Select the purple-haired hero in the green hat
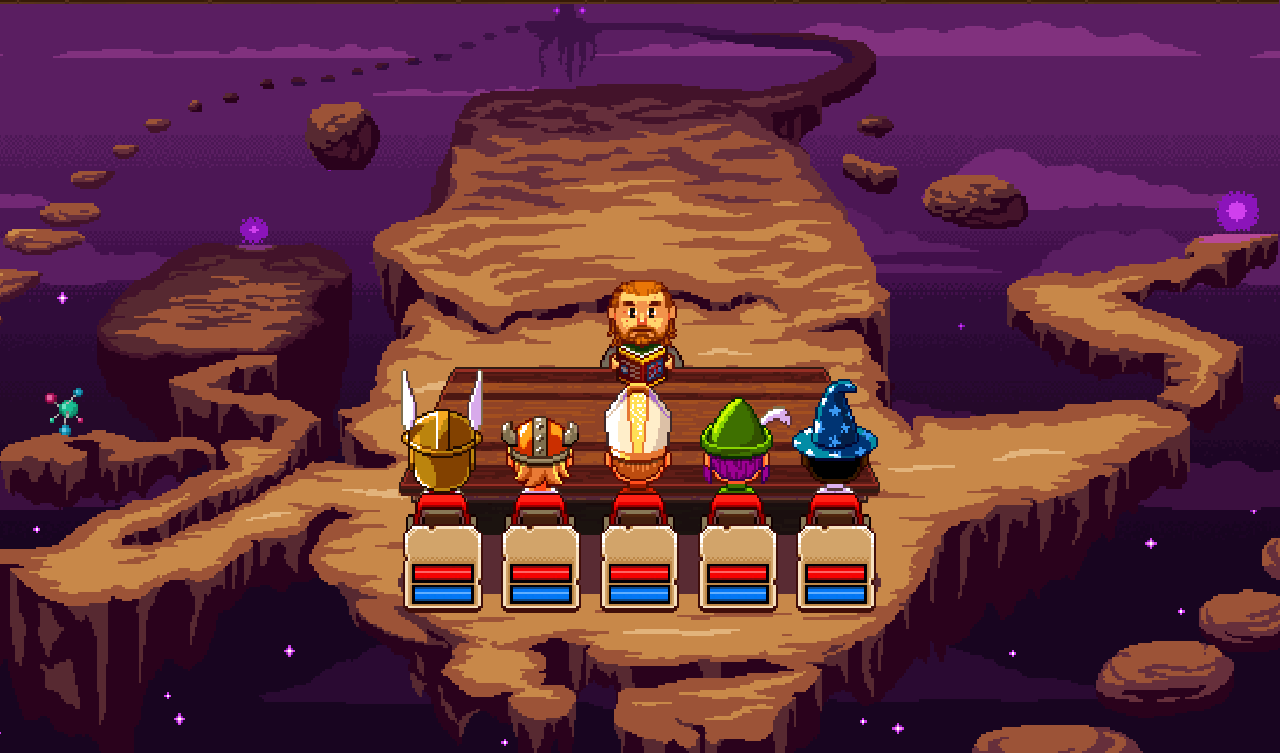Viewport: 1280px width, 753px height. pyautogui.click(x=737, y=450)
